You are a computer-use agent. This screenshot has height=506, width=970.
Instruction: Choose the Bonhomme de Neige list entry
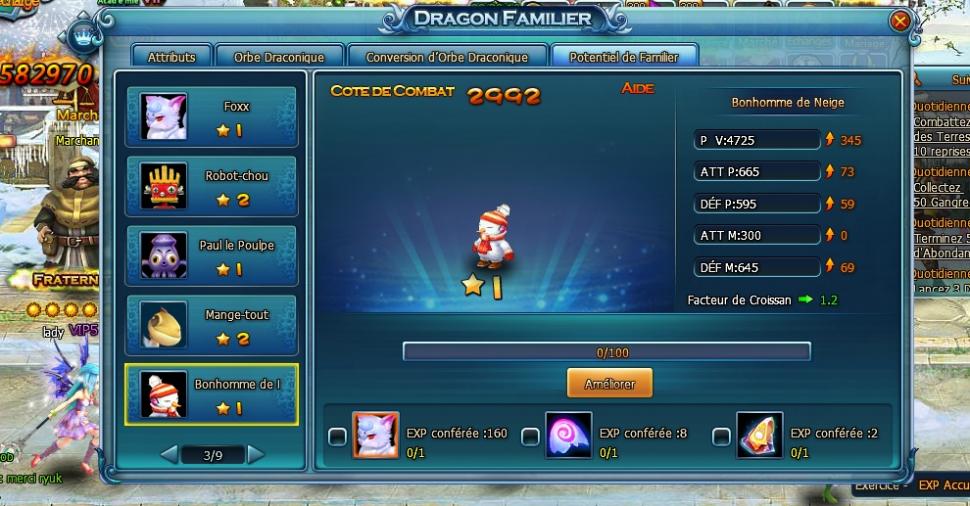tap(211, 394)
